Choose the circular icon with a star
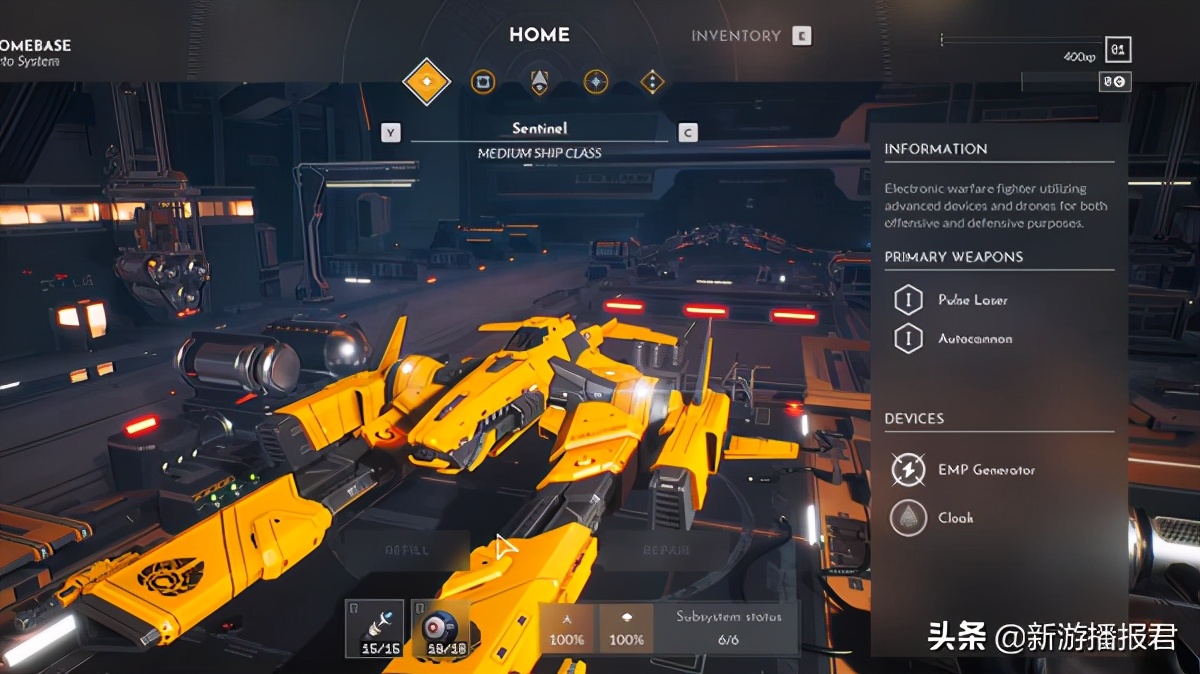This screenshot has height=674, width=1200. pyautogui.click(x=596, y=82)
